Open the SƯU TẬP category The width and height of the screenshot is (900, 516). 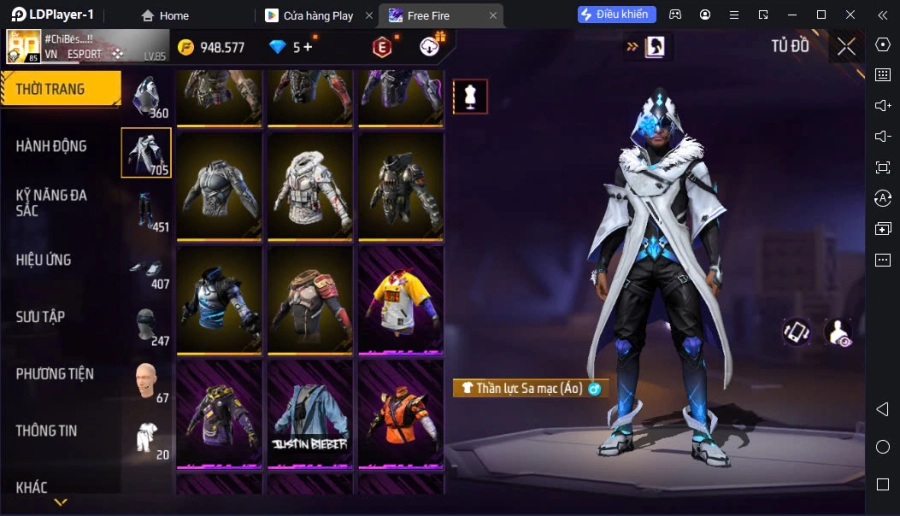pos(41,317)
